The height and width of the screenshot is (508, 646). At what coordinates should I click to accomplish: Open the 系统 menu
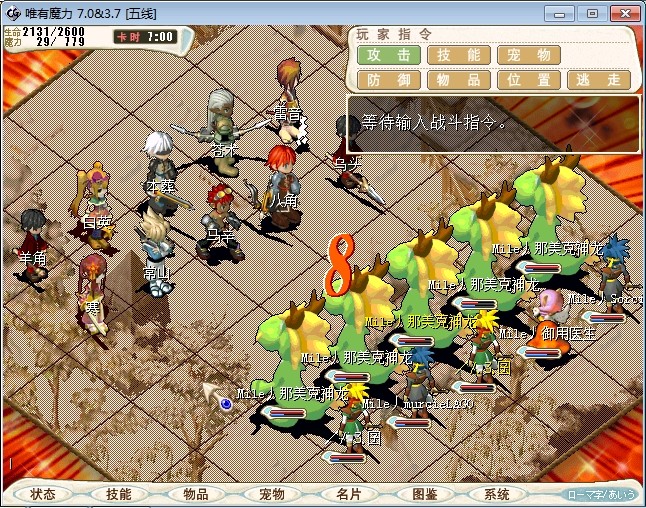click(x=497, y=494)
